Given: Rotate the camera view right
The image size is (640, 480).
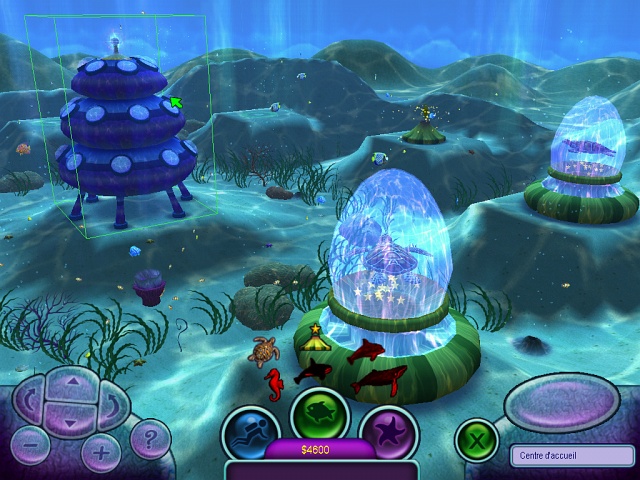Looking at the screenshot, I should coord(111,403).
